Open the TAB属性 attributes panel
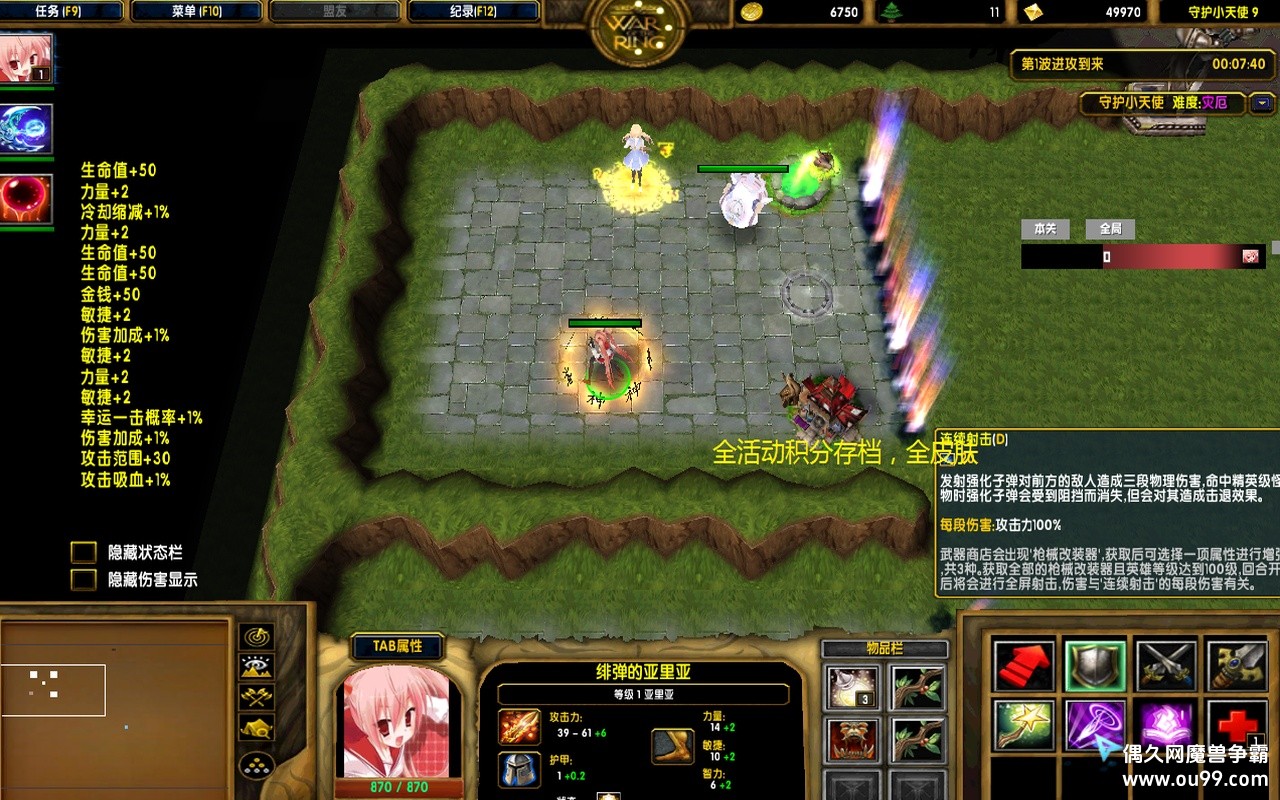 pos(398,647)
